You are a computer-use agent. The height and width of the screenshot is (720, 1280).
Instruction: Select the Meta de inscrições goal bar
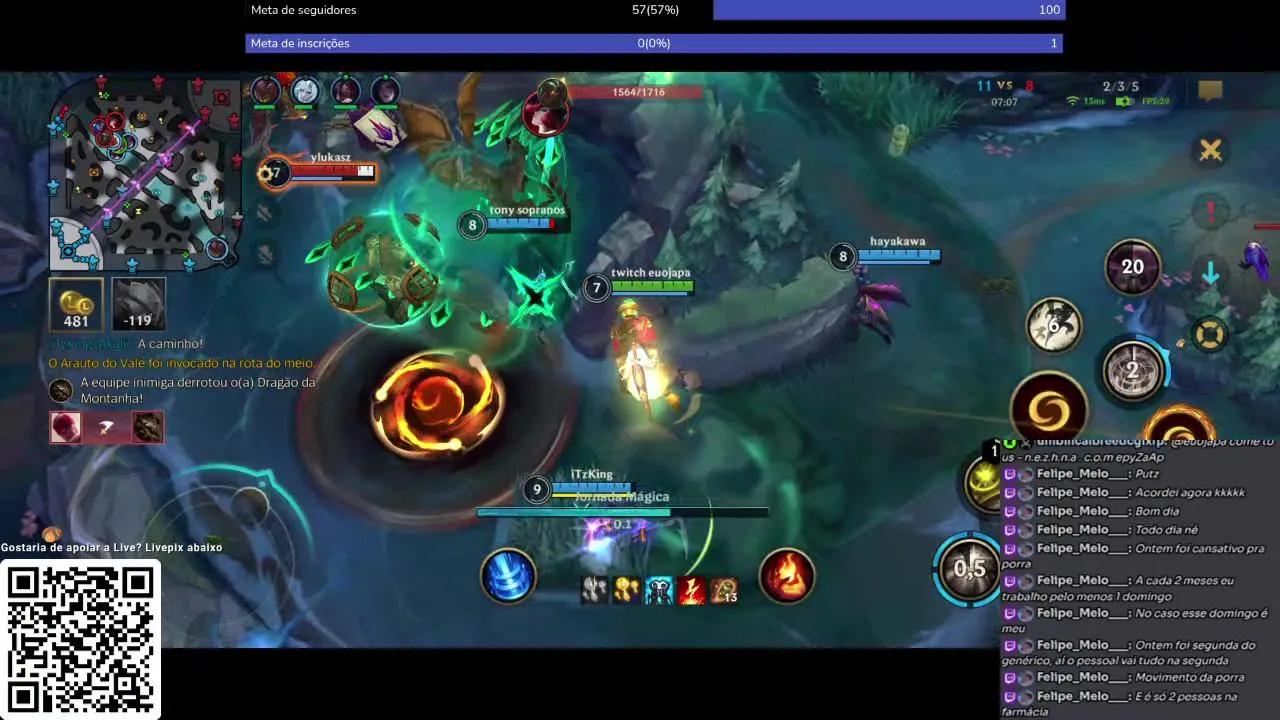click(x=654, y=43)
